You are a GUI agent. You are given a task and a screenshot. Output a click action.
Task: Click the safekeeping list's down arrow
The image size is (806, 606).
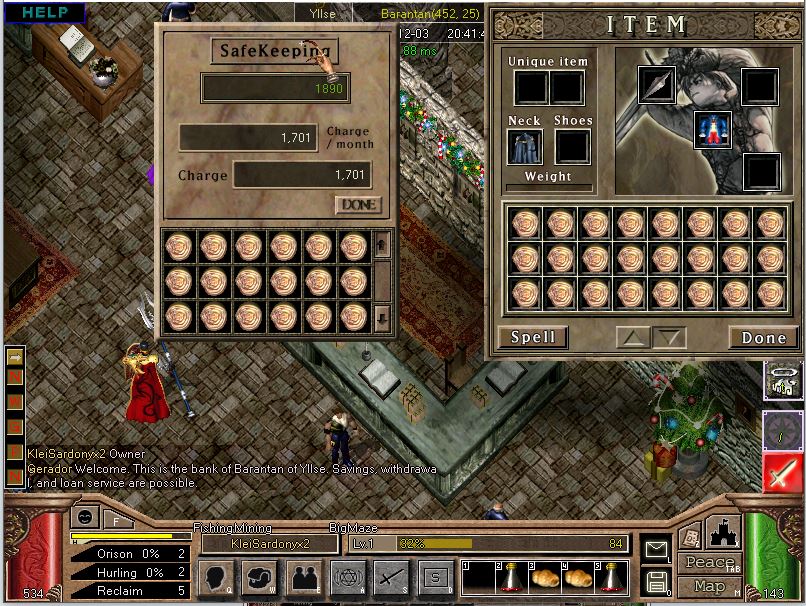click(x=382, y=319)
